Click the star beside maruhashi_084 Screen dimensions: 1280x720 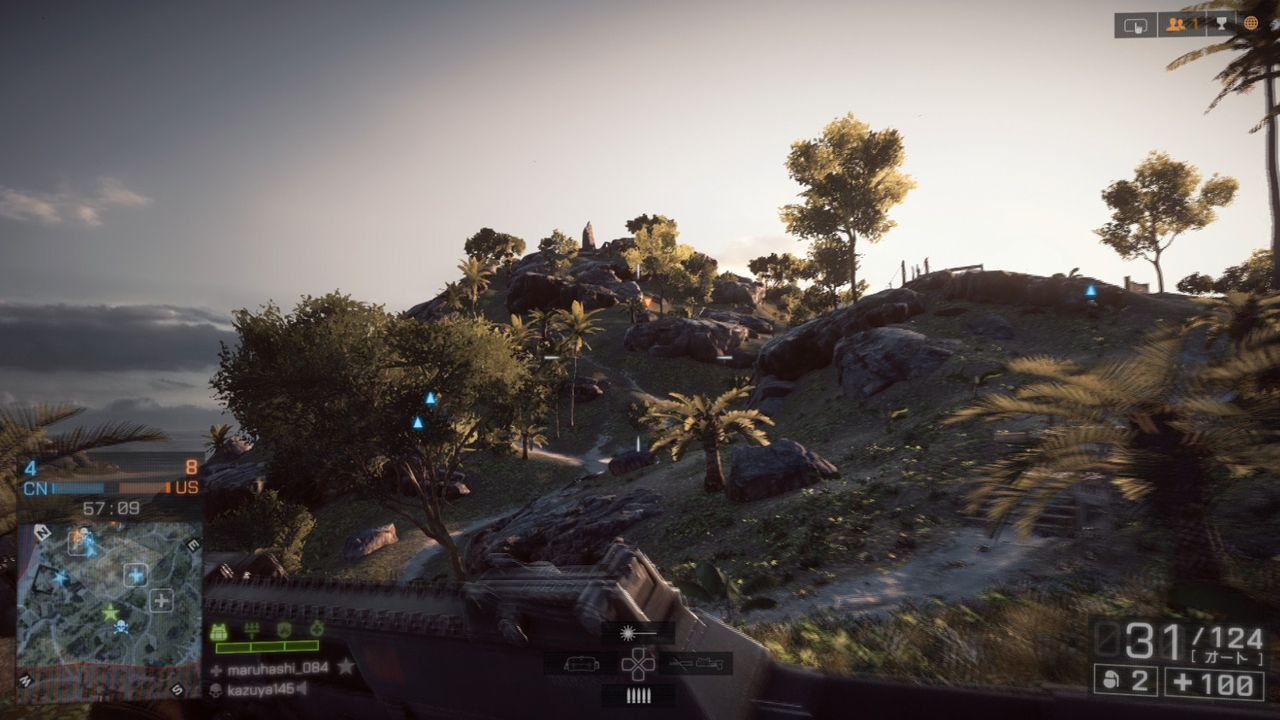click(x=344, y=666)
